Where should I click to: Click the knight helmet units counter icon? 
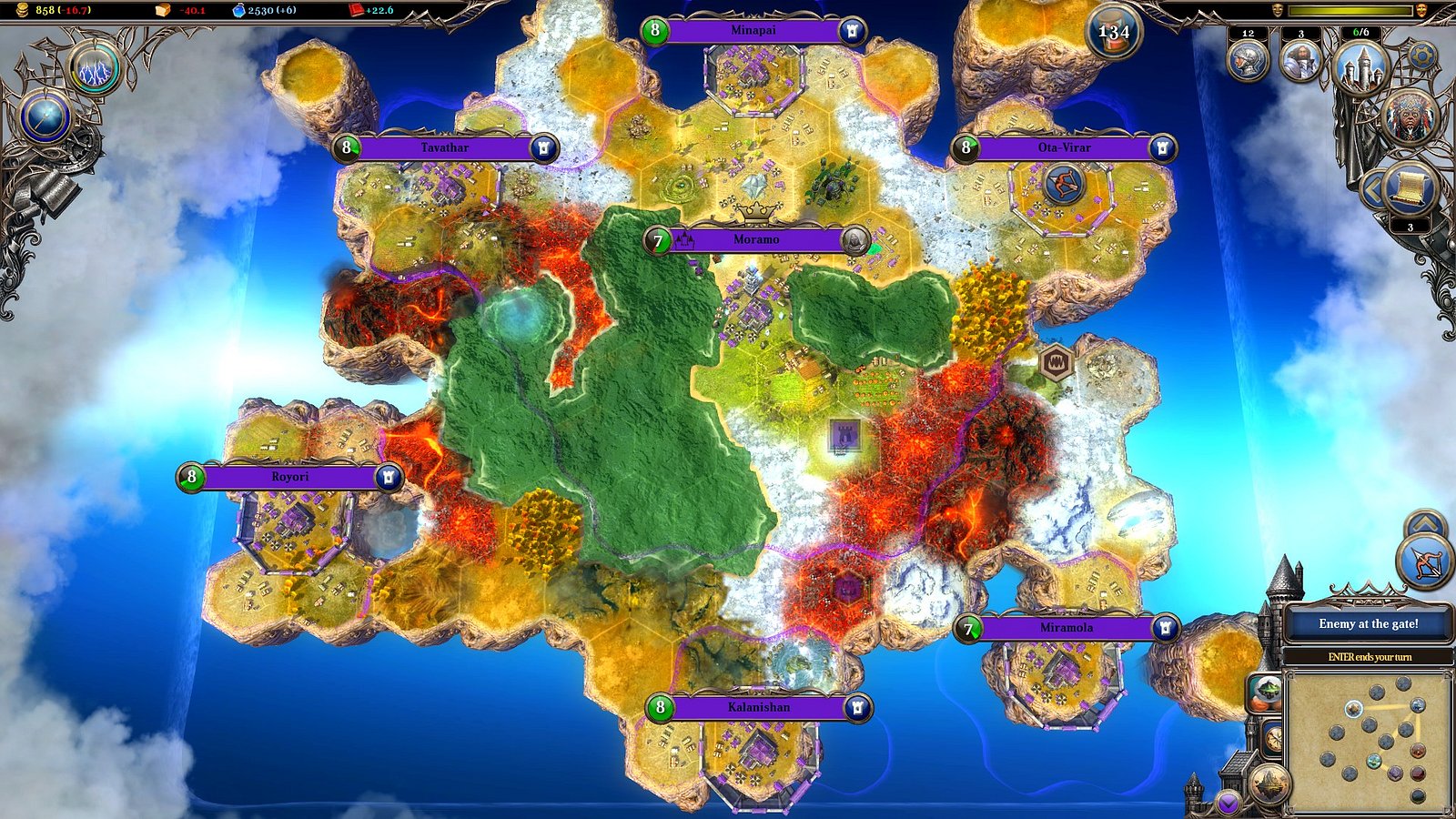[1248, 59]
